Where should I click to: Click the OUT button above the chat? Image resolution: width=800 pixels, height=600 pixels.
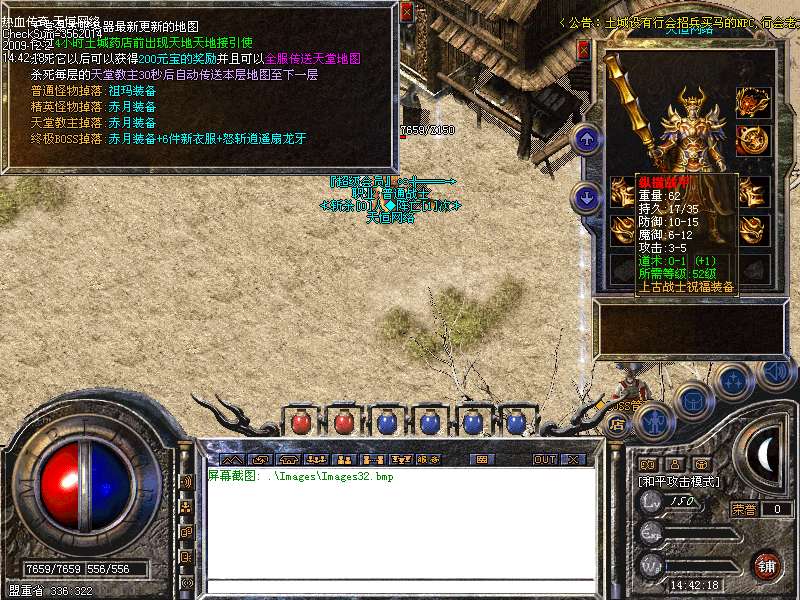coord(544,460)
